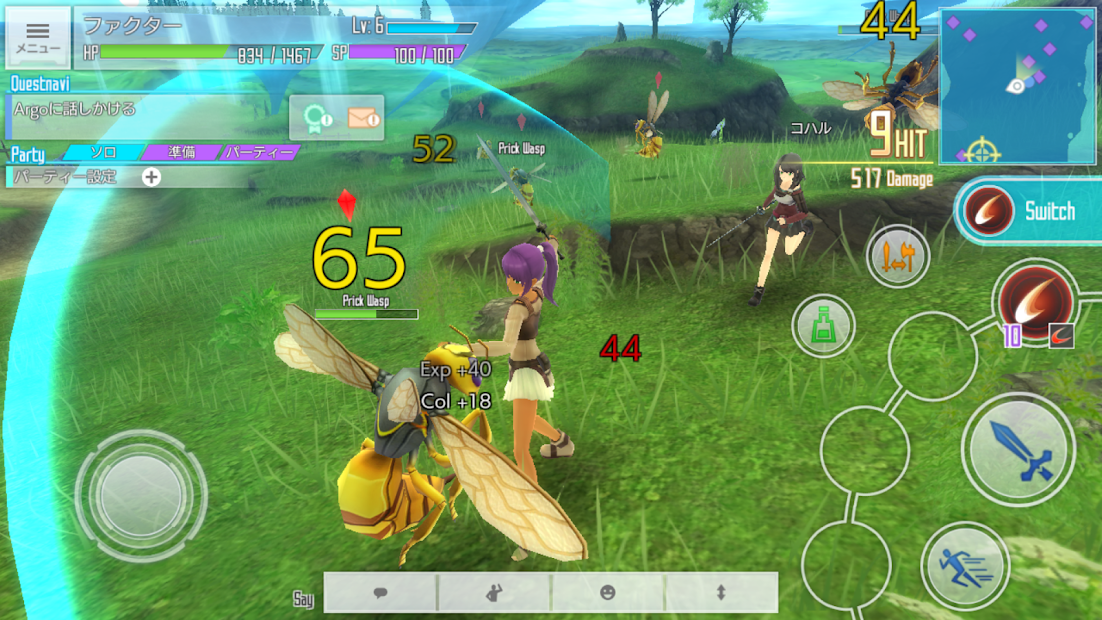1102x620 pixels.
Task: Tap the Switch button
Action: [1029, 211]
